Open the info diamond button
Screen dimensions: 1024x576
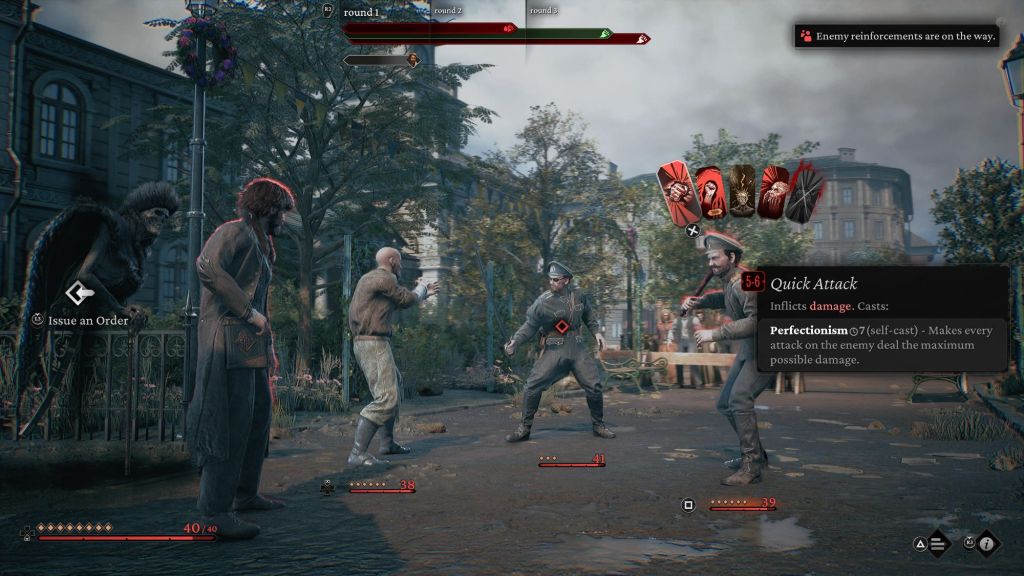[987, 544]
